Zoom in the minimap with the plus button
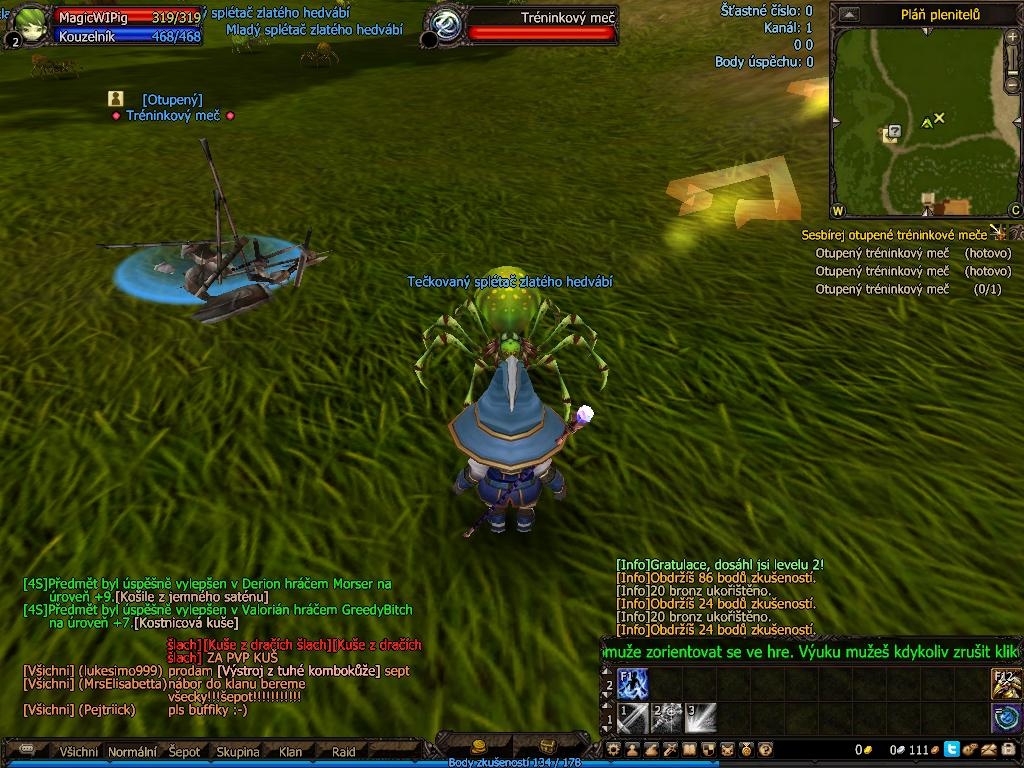Image resolution: width=1024 pixels, height=768 pixels. coord(1014,39)
